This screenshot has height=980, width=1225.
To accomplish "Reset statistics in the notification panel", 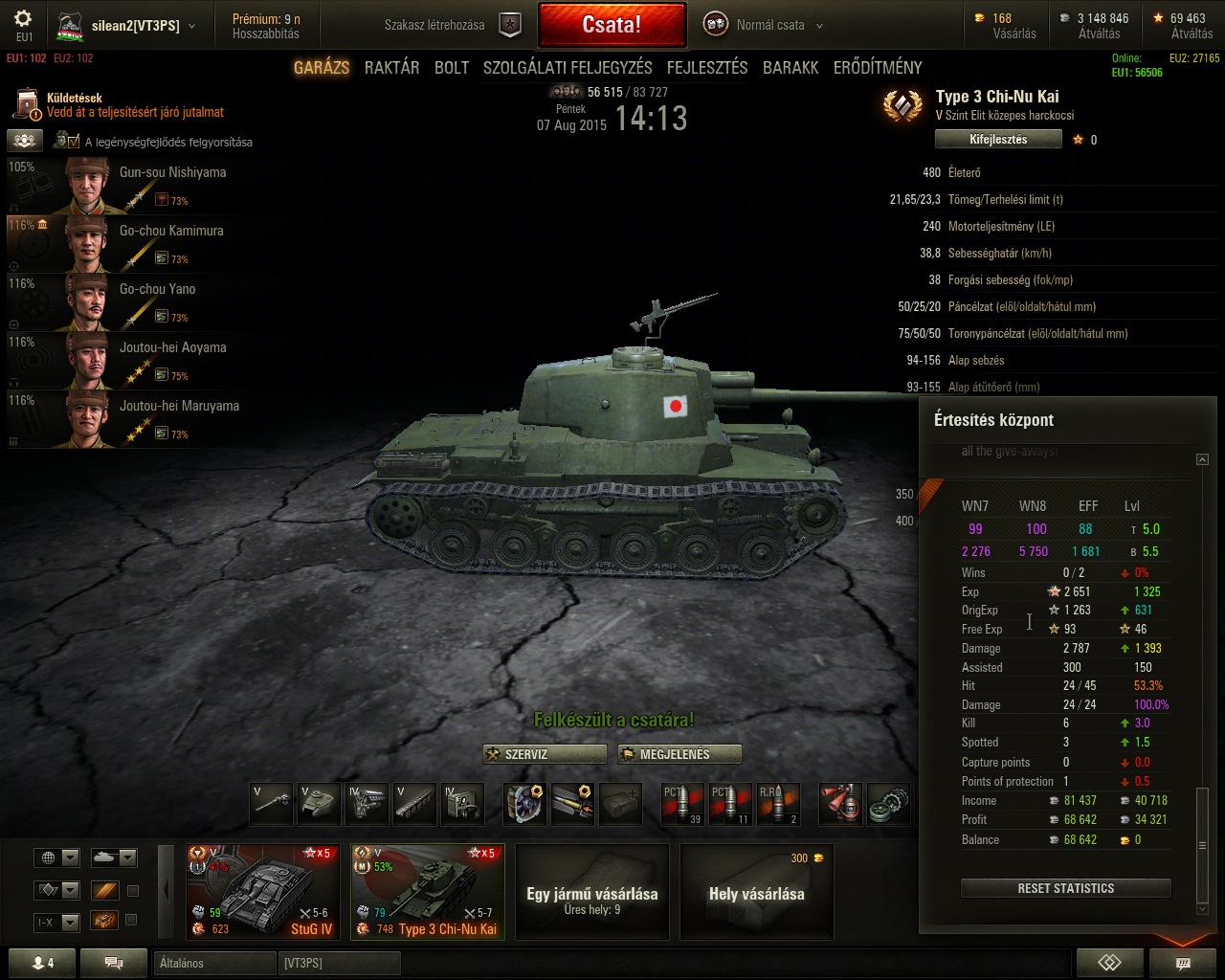I will 1065,888.
